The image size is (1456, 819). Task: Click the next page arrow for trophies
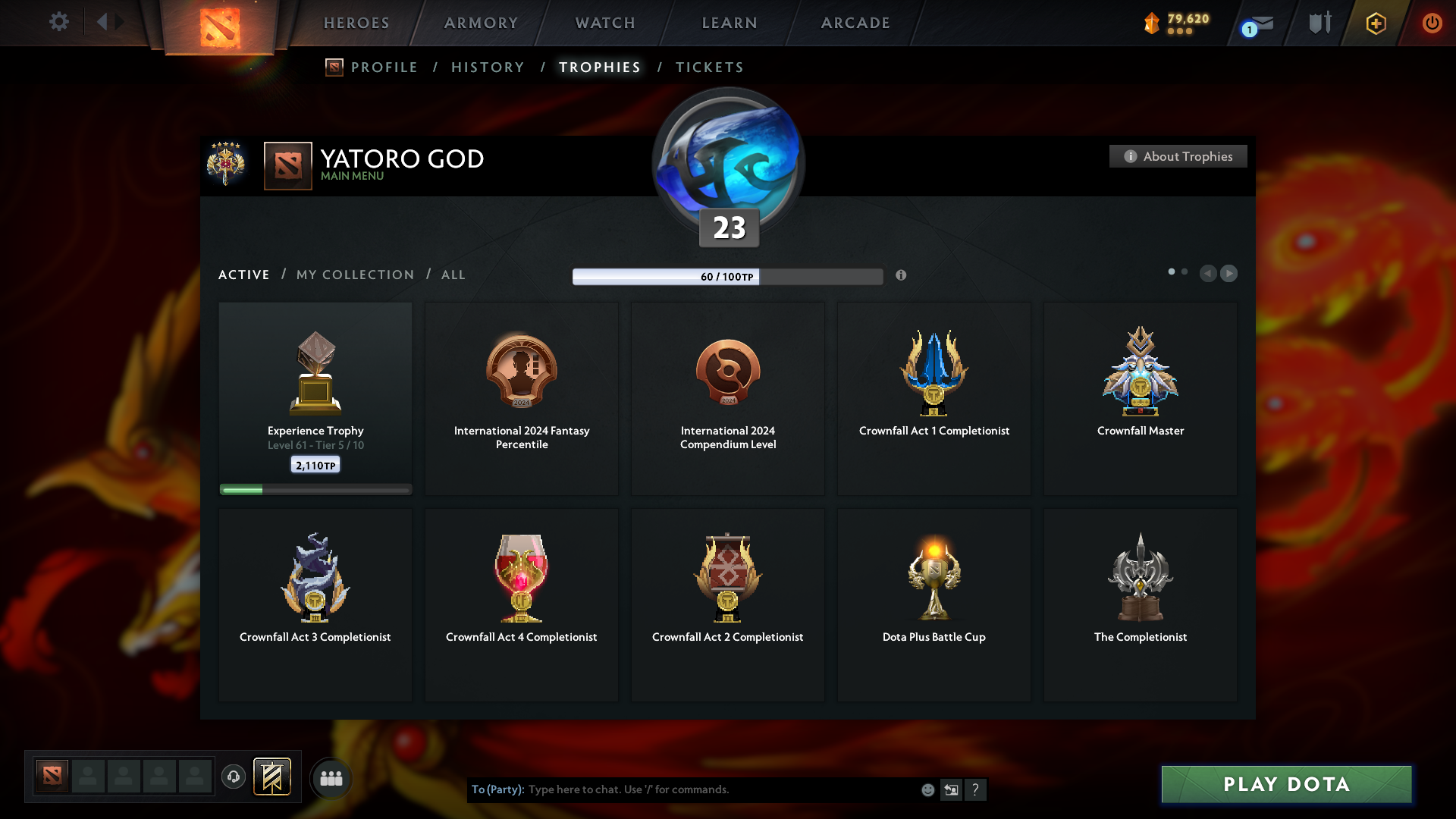(x=1229, y=274)
